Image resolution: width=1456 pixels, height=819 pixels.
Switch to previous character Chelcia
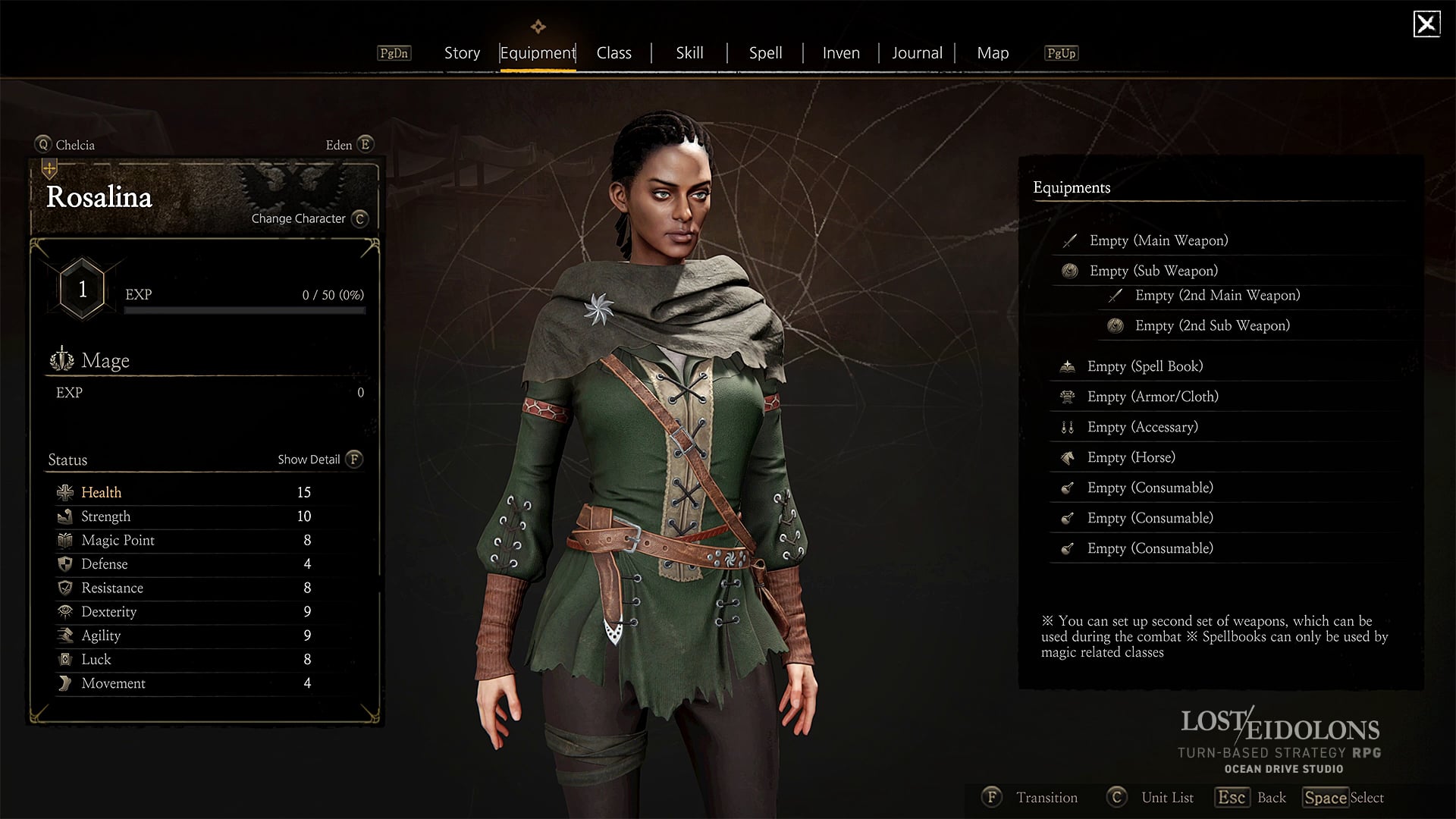click(x=65, y=145)
